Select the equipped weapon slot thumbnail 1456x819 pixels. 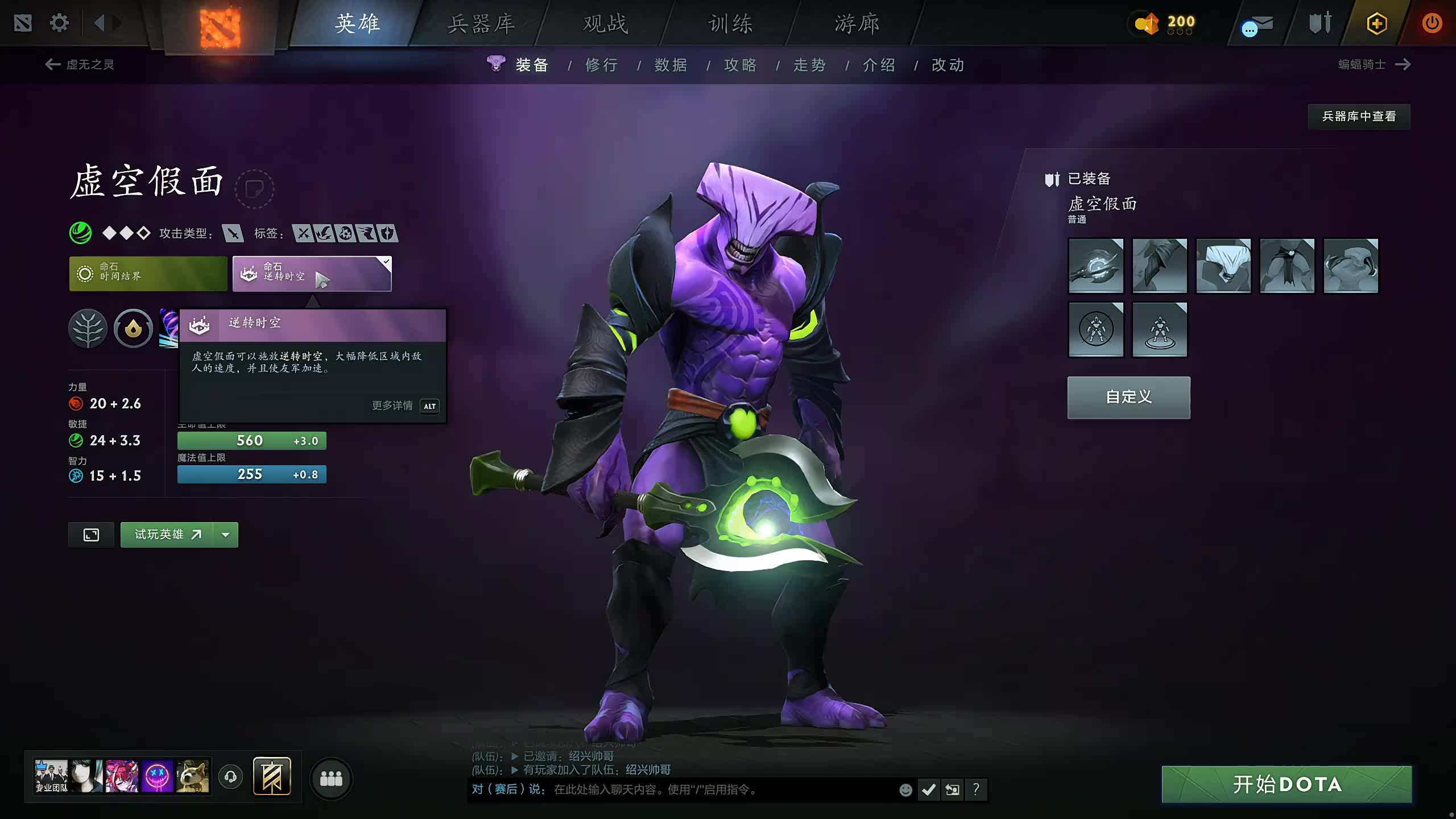(x=1096, y=266)
